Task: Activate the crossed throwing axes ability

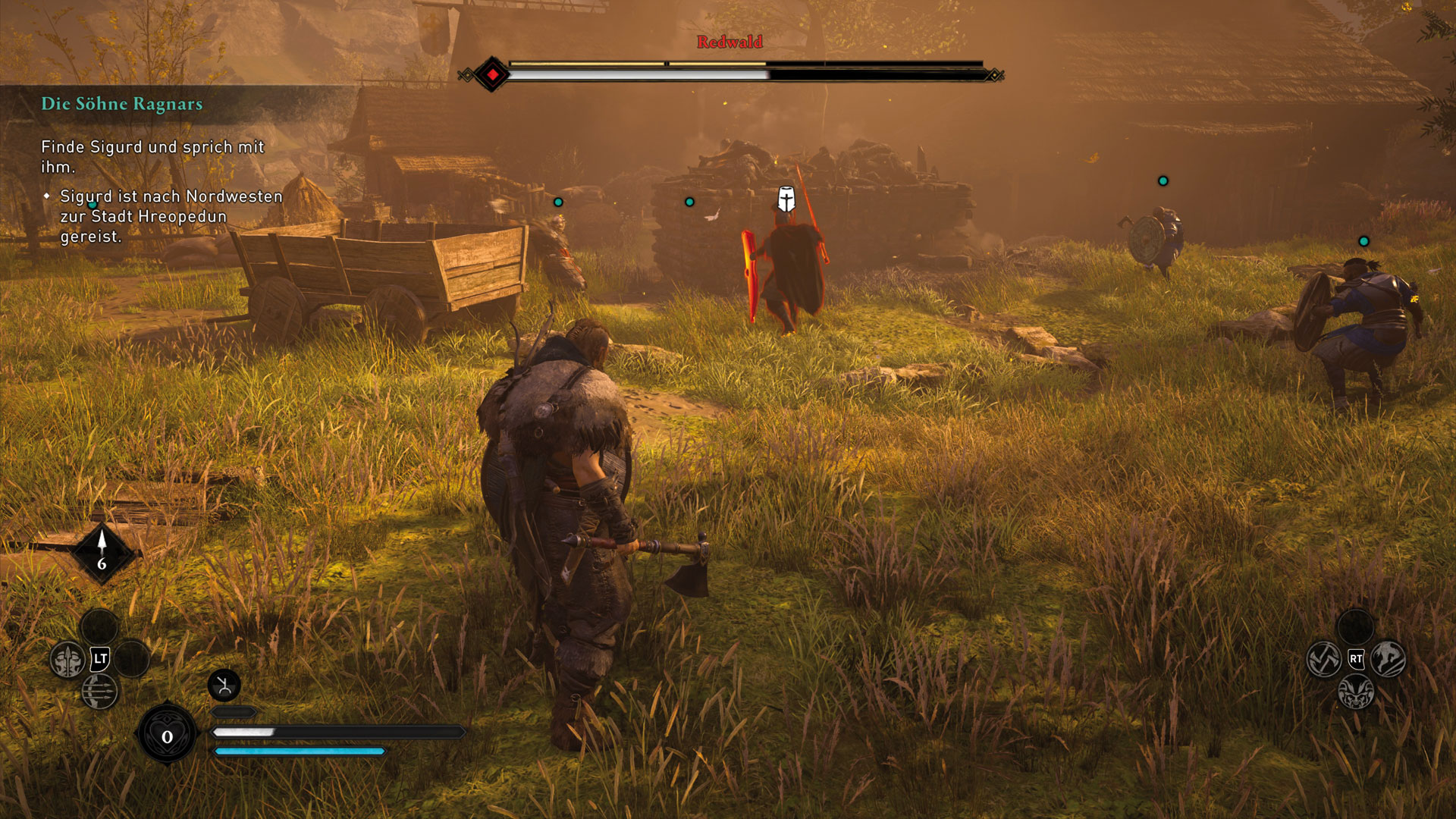Action: click(x=1324, y=659)
